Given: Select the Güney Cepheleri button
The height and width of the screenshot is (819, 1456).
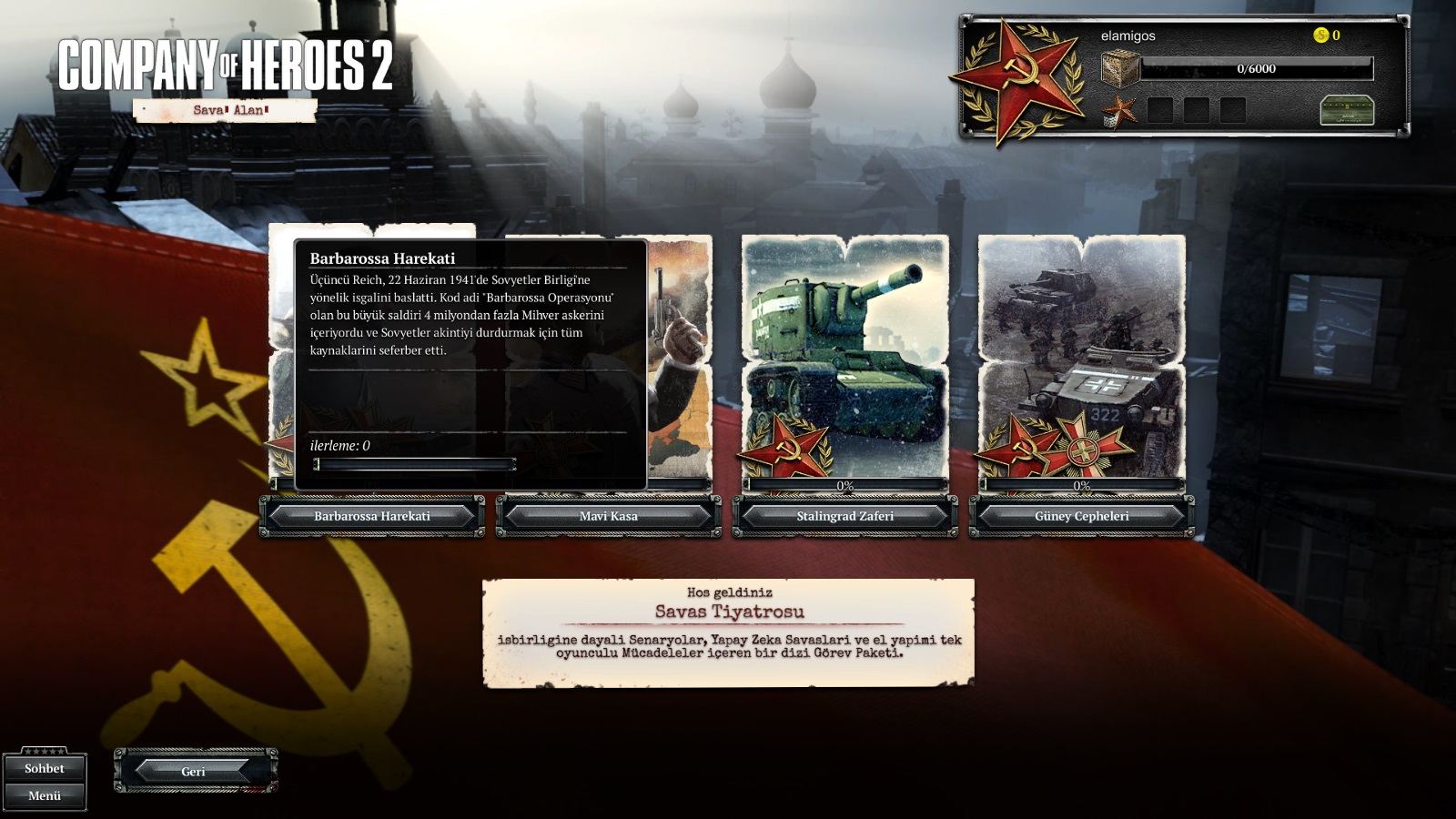Looking at the screenshot, I should 1081,516.
